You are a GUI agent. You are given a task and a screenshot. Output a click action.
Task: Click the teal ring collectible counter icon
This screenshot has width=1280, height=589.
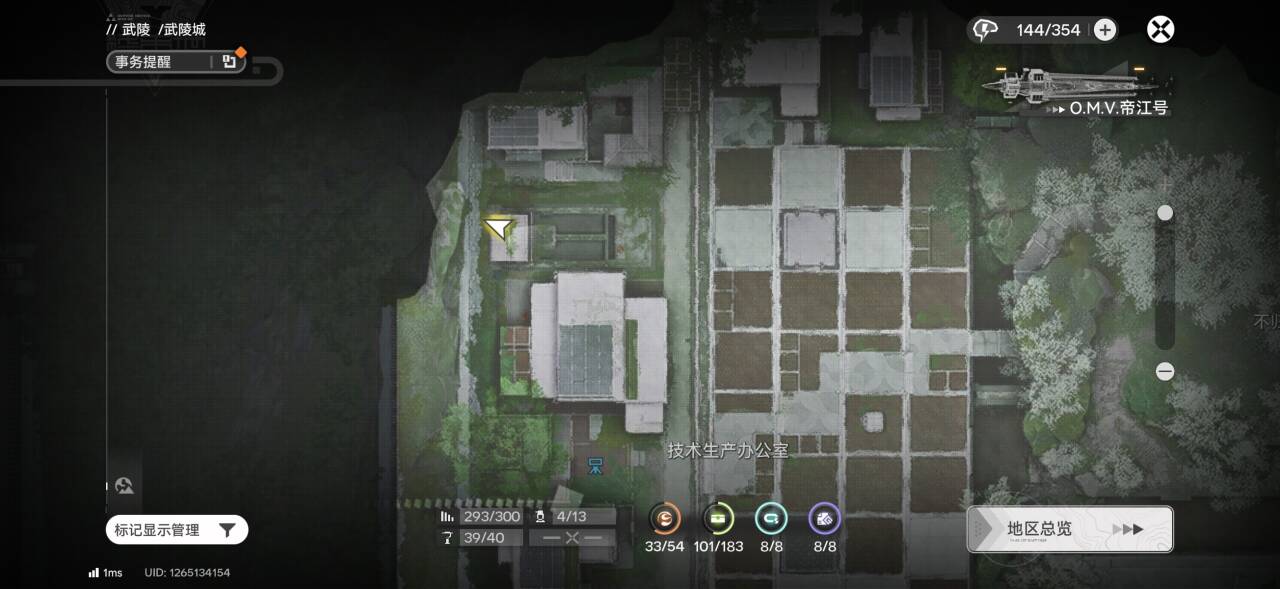771,518
